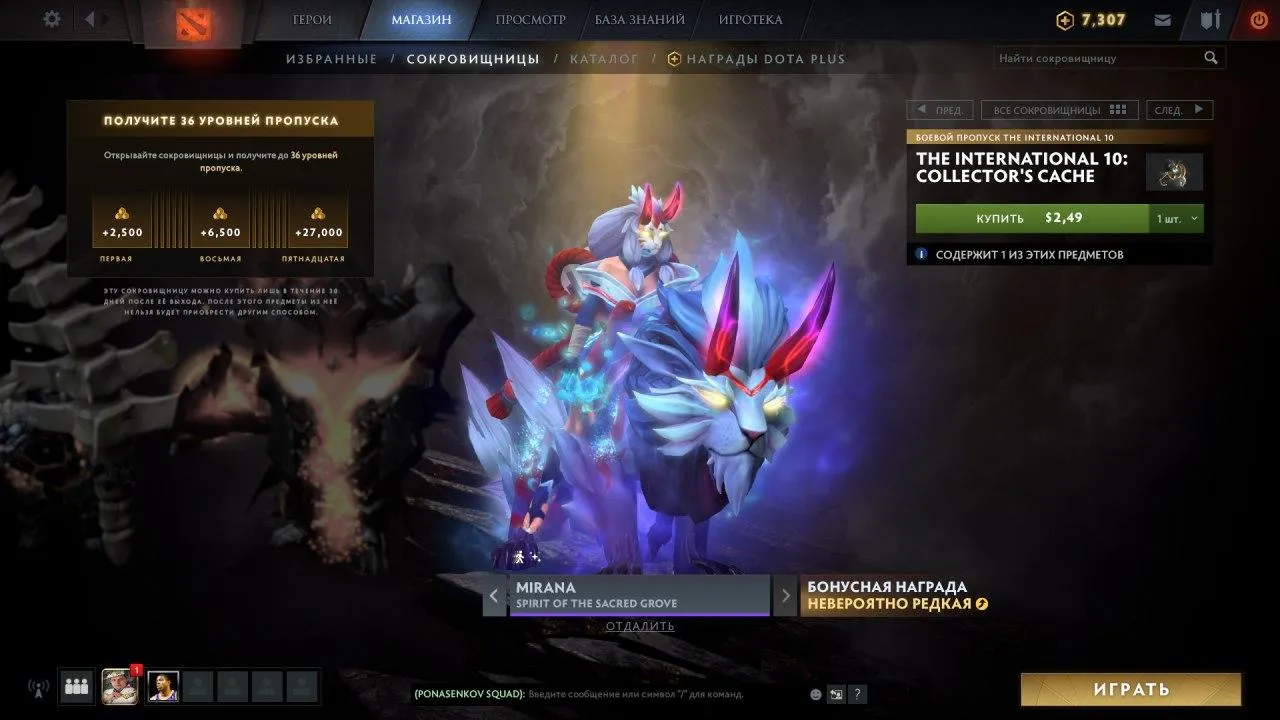Select the Избранные store section
1280x720 pixels.
(332, 59)
